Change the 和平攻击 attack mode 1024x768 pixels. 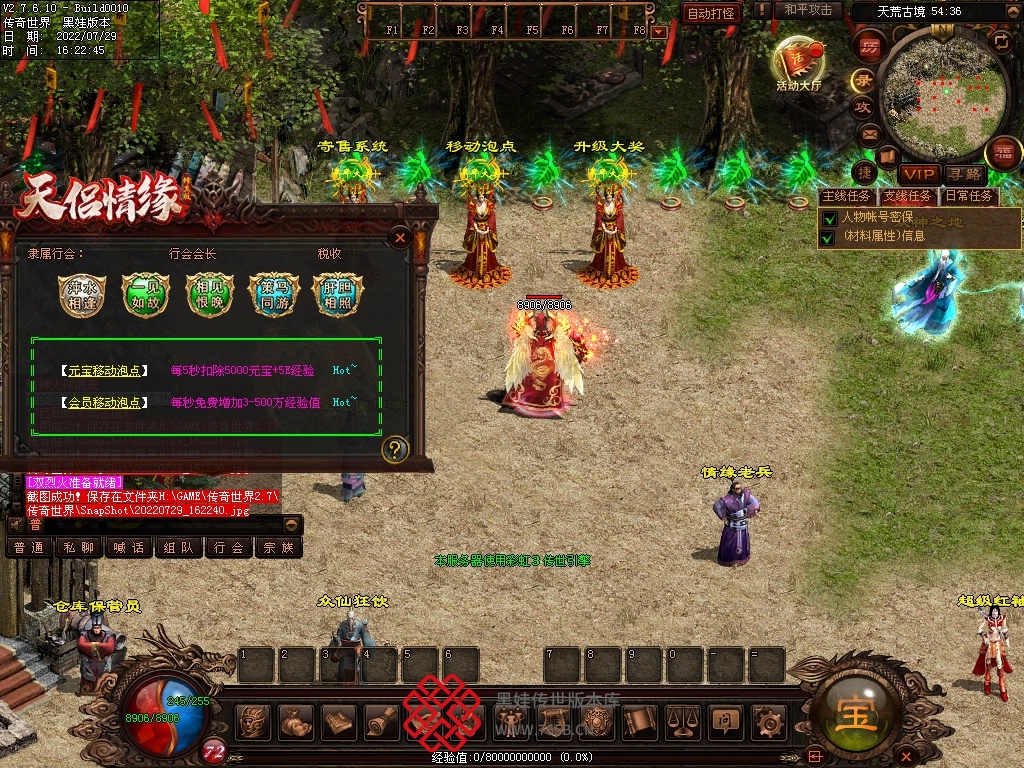[x=808, y=10]
